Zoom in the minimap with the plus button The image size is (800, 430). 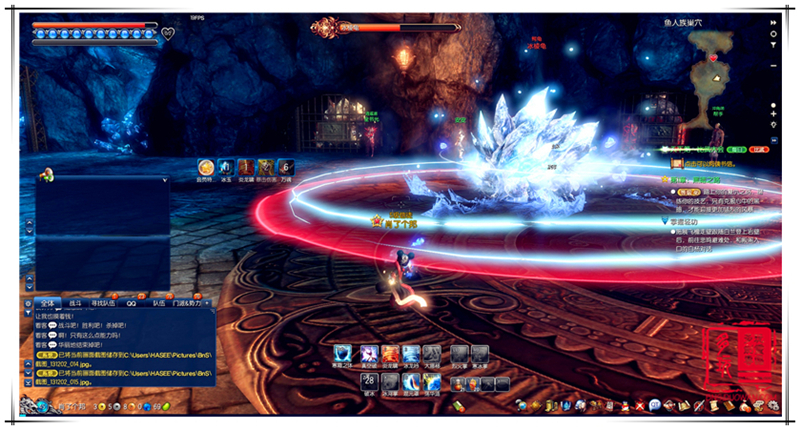(x=773, y=114)
